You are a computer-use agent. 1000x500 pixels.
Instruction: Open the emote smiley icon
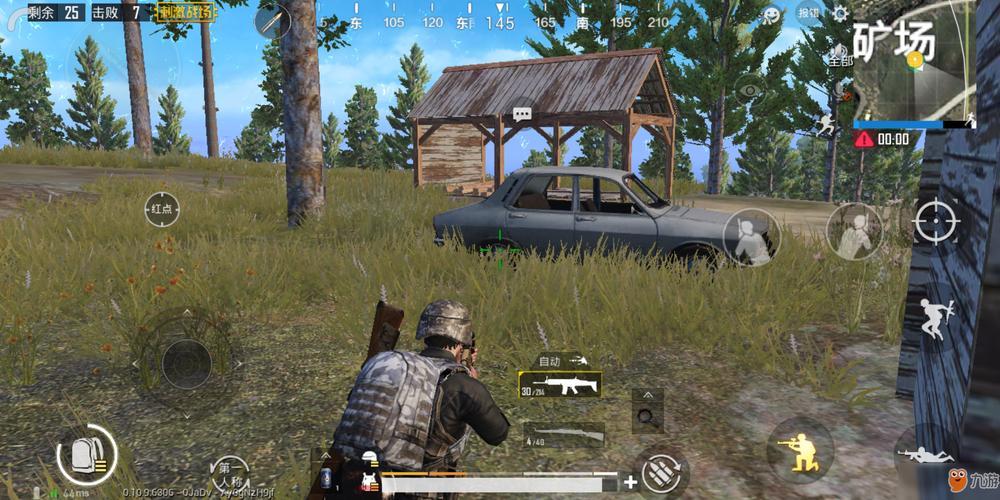point(770,15)
